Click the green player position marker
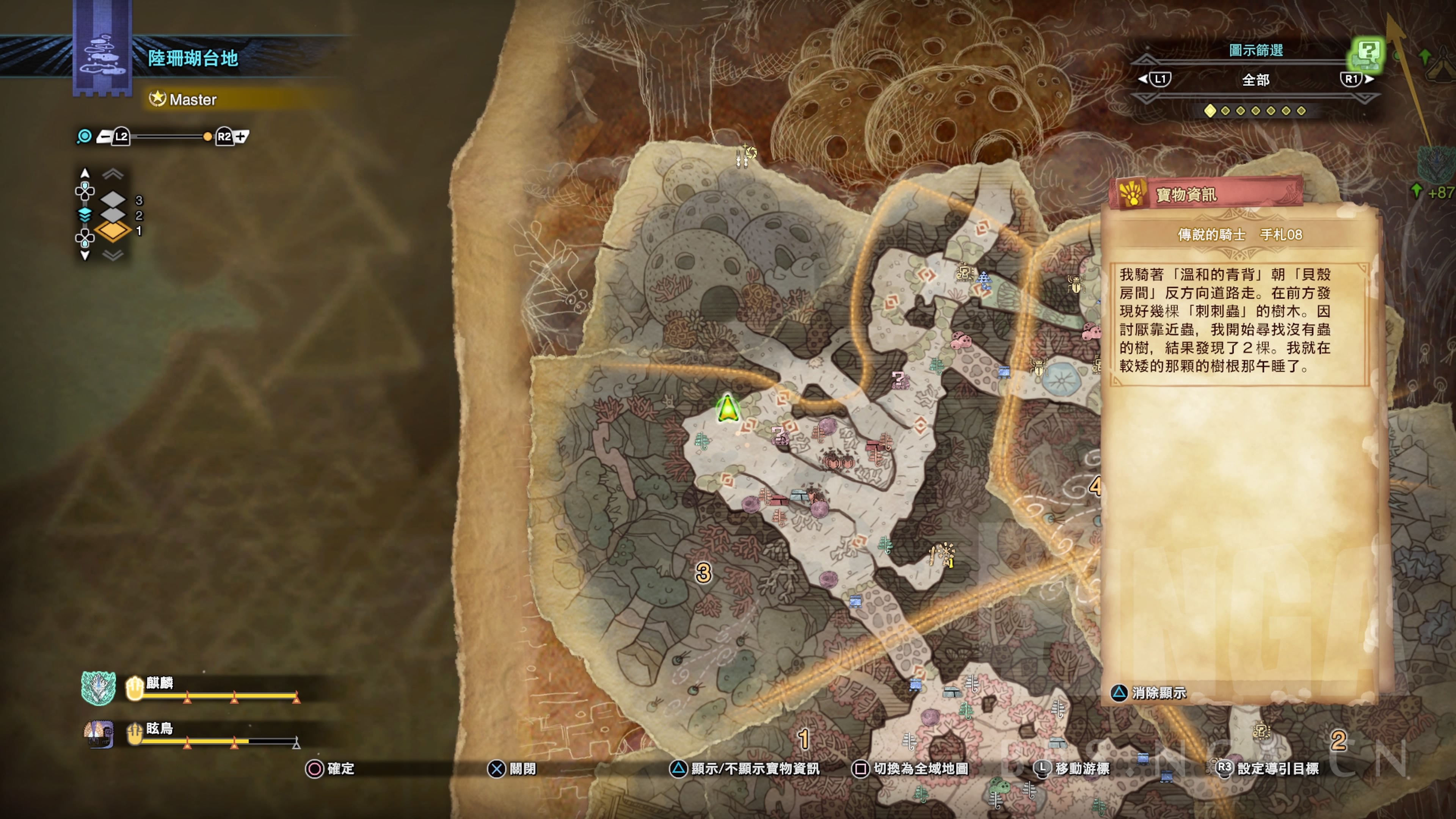The height and width of the screenshot is (819, 1456). point(728,408)
